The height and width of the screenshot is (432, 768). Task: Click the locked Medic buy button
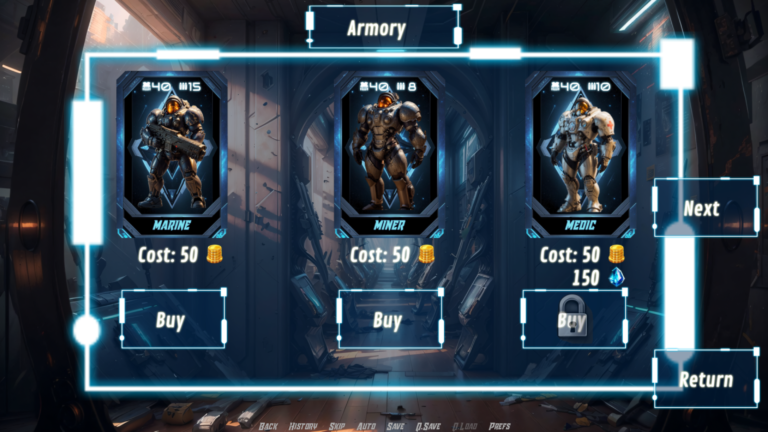pyautogui.click(x=573, y=320)
